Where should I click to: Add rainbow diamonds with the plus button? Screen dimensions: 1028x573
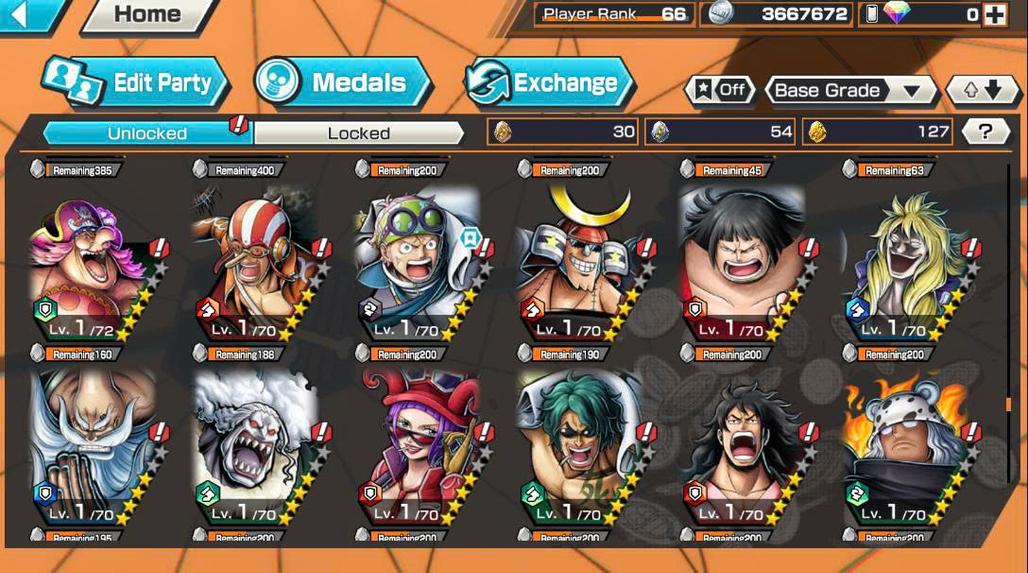click(x=994, y=14)
